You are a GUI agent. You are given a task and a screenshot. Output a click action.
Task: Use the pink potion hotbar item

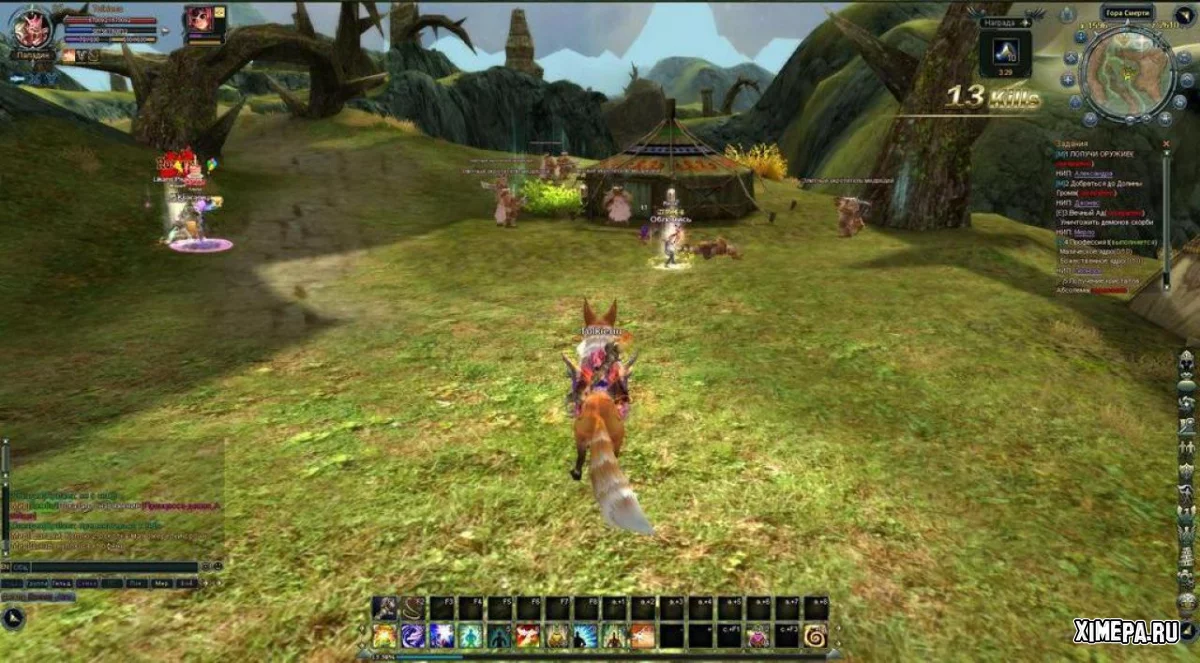pos(757,635)
